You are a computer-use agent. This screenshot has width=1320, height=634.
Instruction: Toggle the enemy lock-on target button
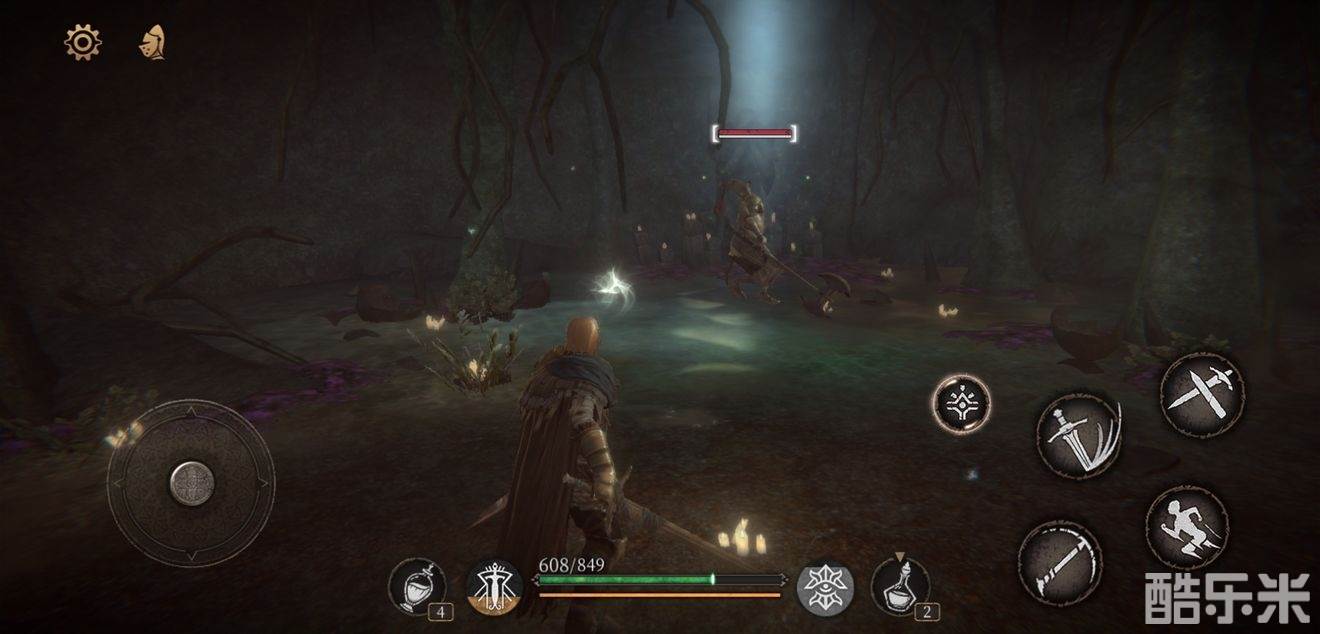click(x=961, y=404)
